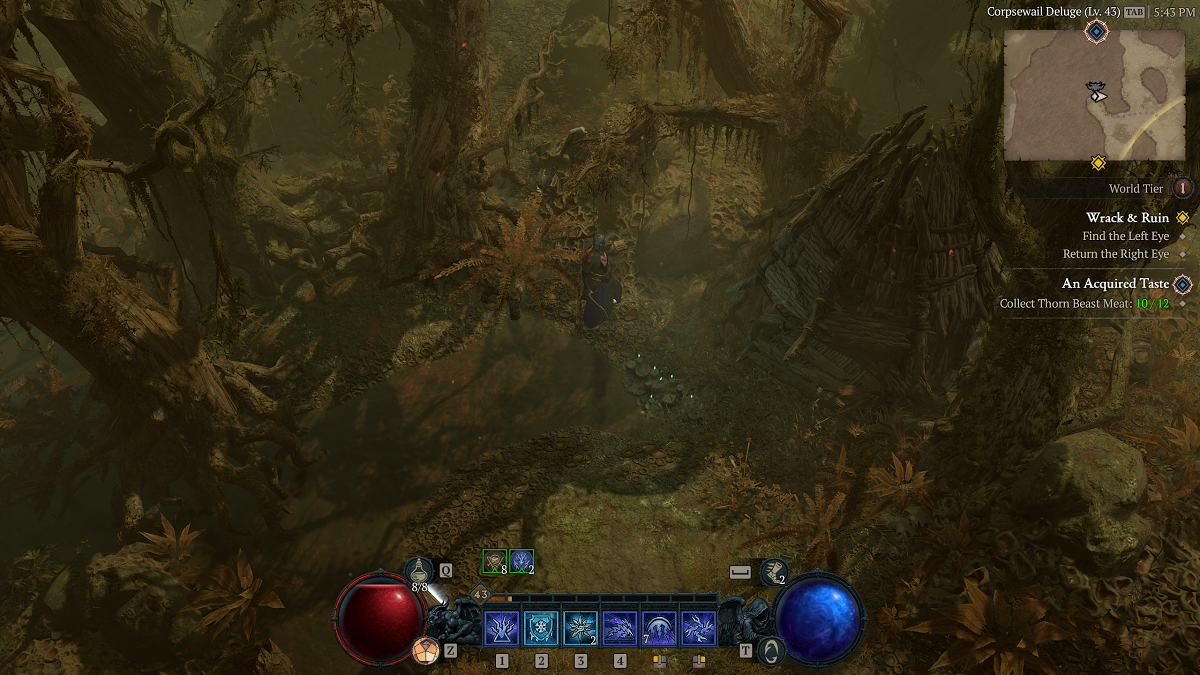Cast the snowflake shield skill
The image size is (1200, 675).
[541, 629]
